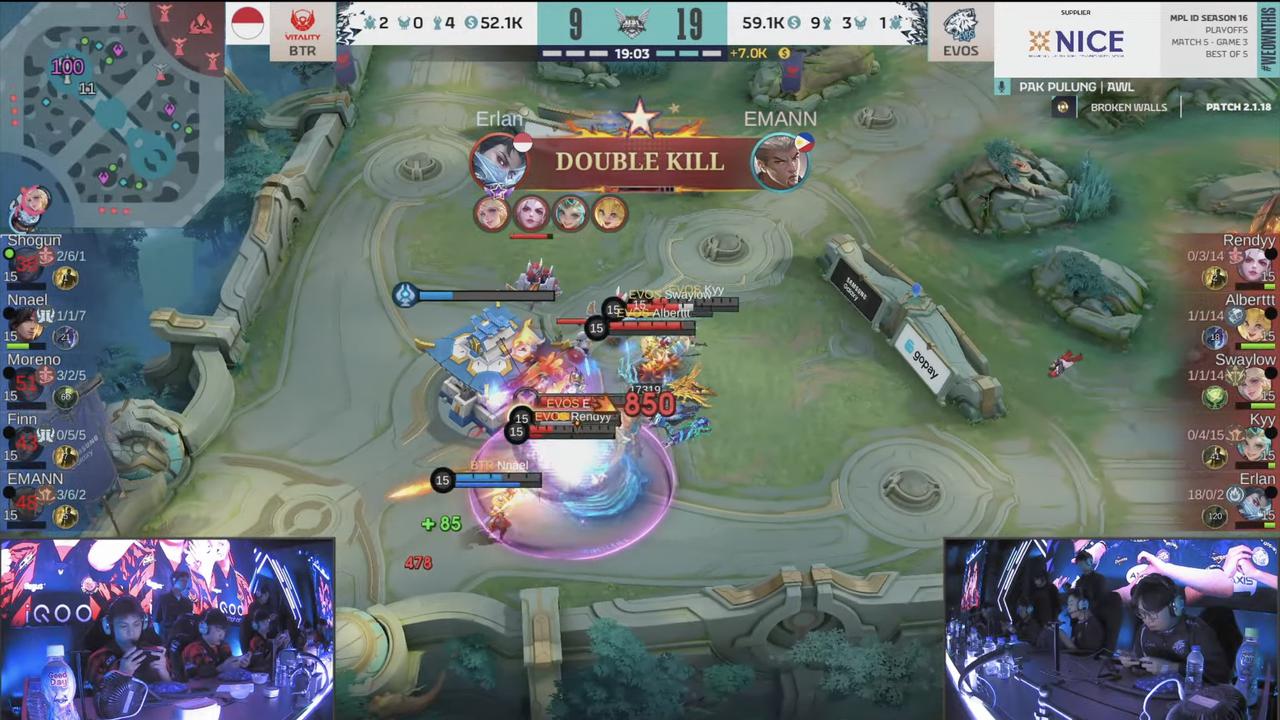Click the microphone icon beside PAK PULUNG | AWL
The height and width of the screenshot is (720, 1280).
tap(1000, 86)
